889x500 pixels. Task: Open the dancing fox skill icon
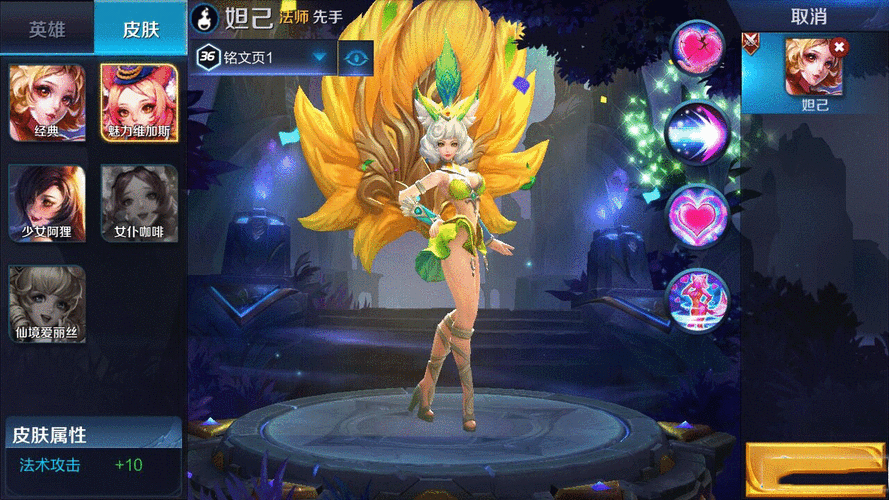[698, 298]
